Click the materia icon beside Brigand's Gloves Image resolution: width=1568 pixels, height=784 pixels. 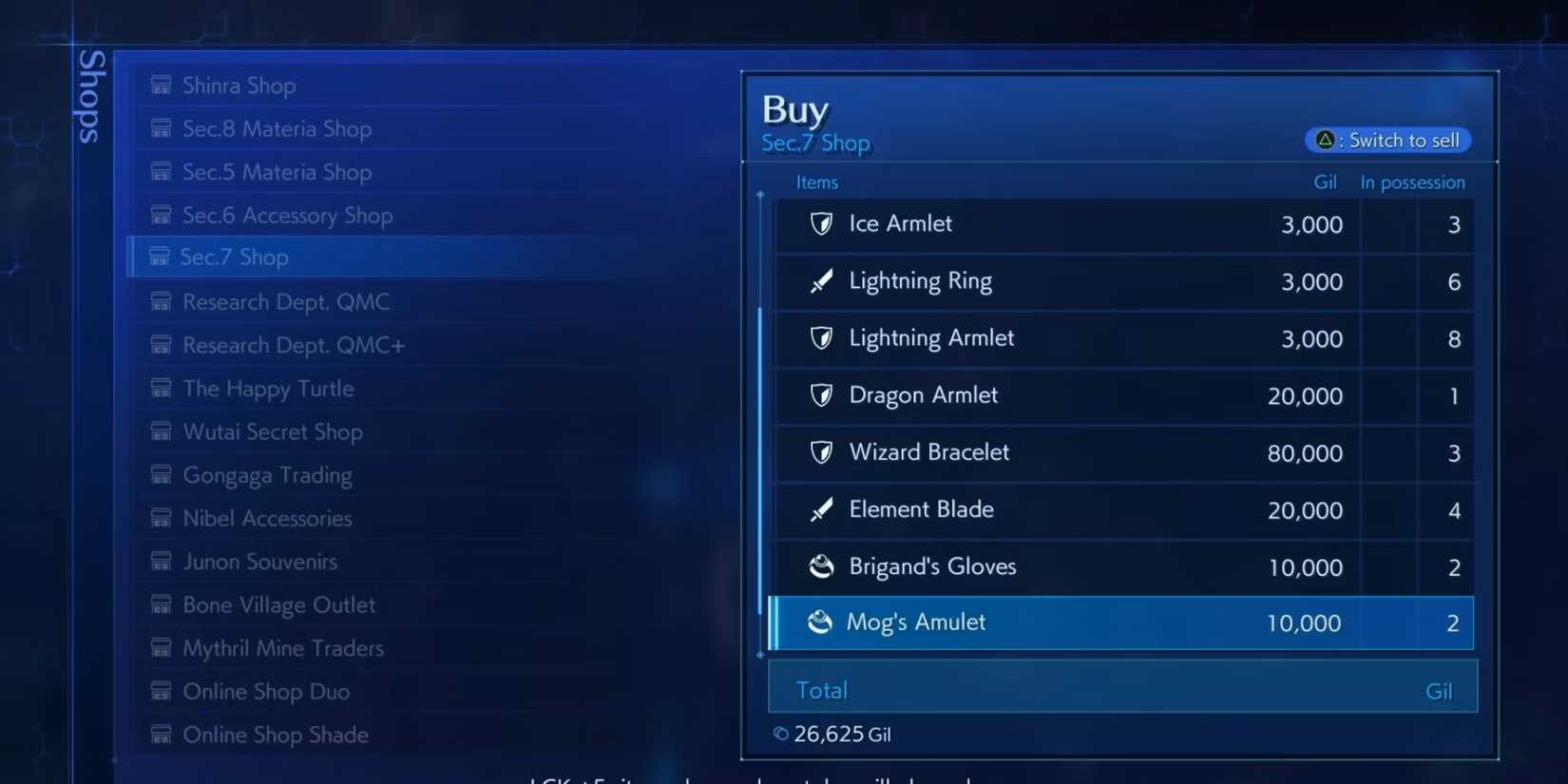point(823,566)
